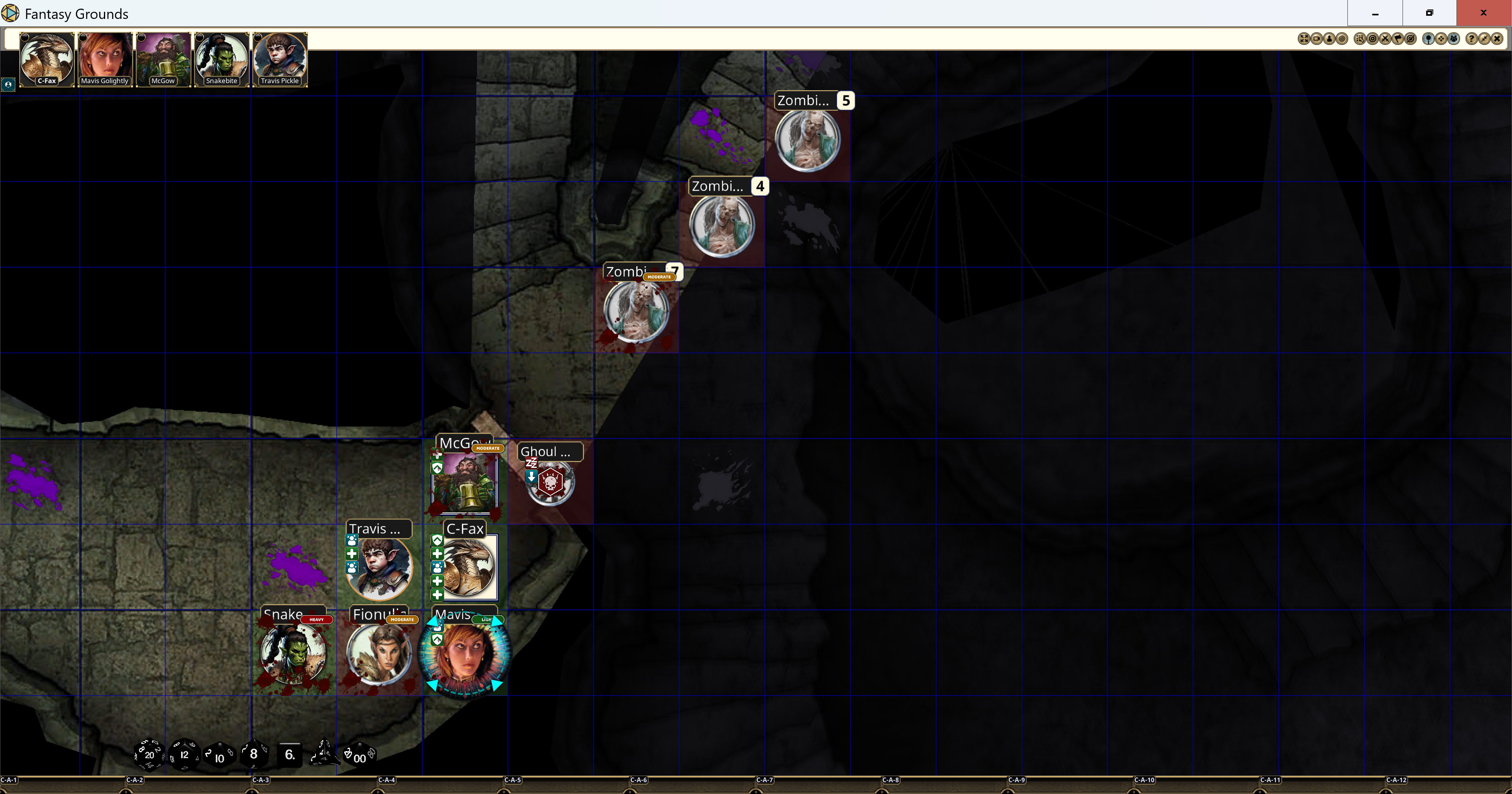The height and width of the screenshot is (794, 1512).
Task: Click the heal plus button on Travis's token
Action: [x=352, y=554]
